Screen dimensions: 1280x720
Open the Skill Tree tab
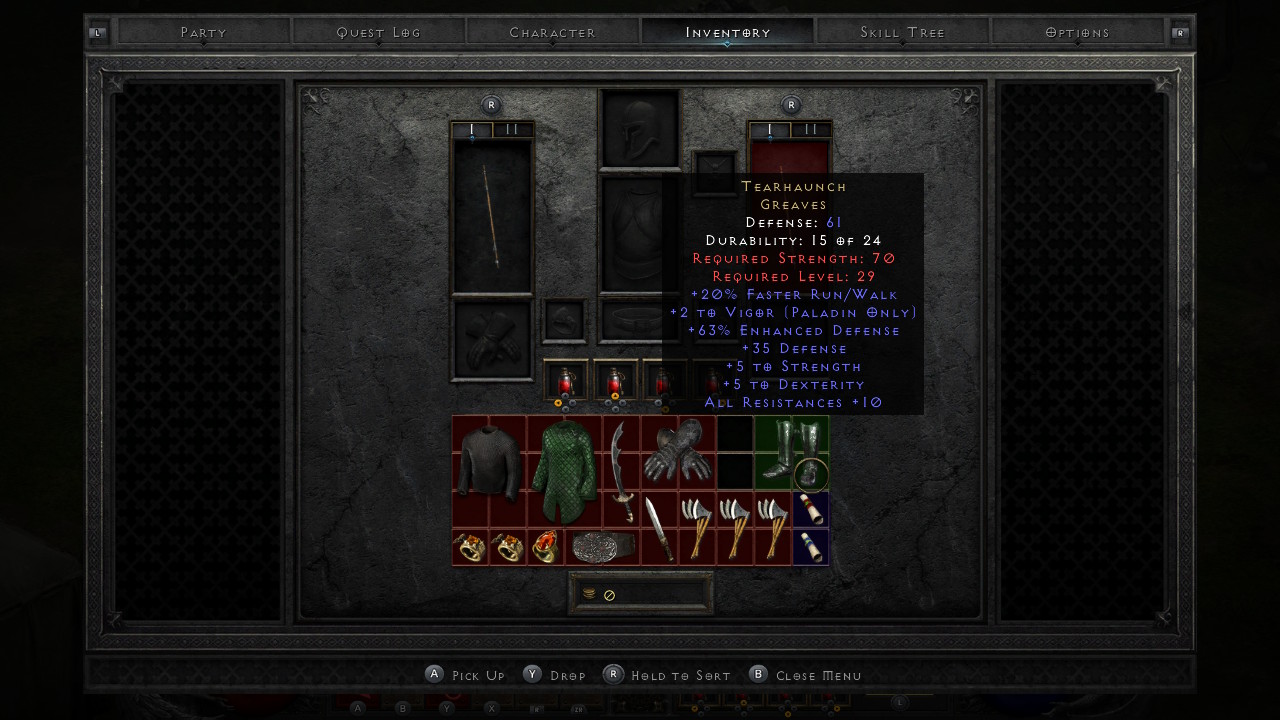point(902,32)
